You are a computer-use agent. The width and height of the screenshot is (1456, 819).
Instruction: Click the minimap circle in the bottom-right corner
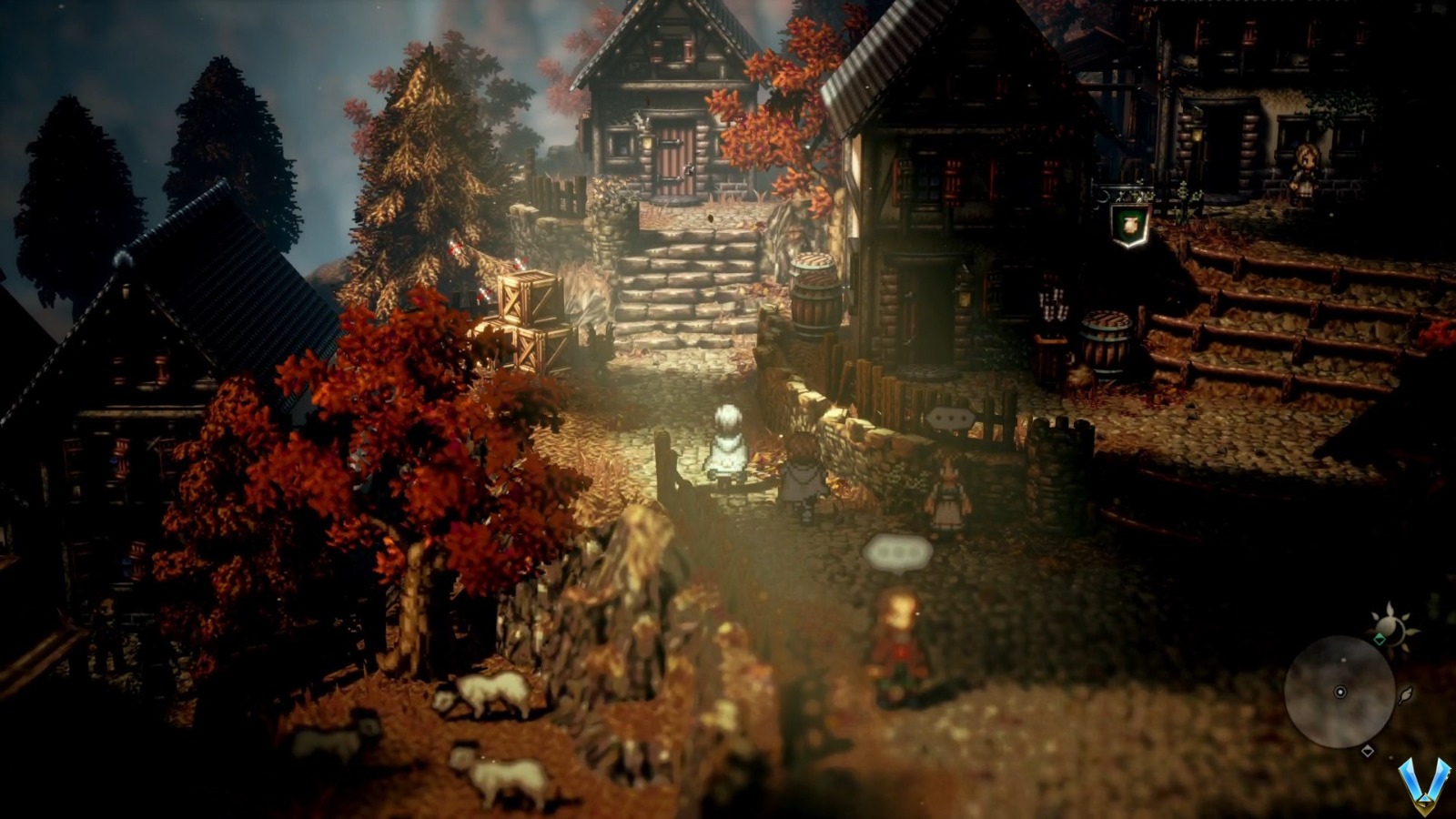(1340, 692)
